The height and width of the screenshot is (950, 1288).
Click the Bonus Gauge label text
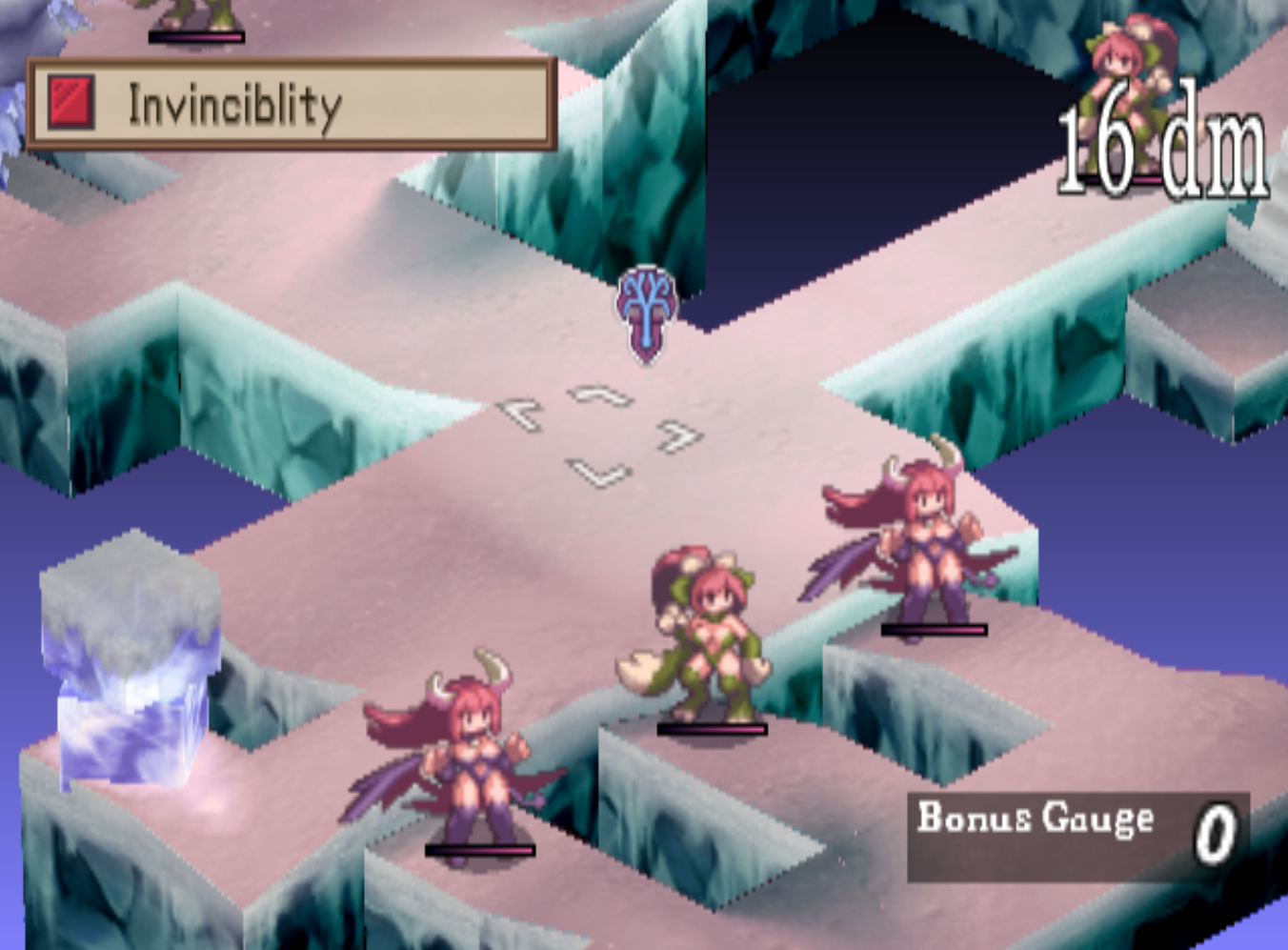click(1034, 817)
